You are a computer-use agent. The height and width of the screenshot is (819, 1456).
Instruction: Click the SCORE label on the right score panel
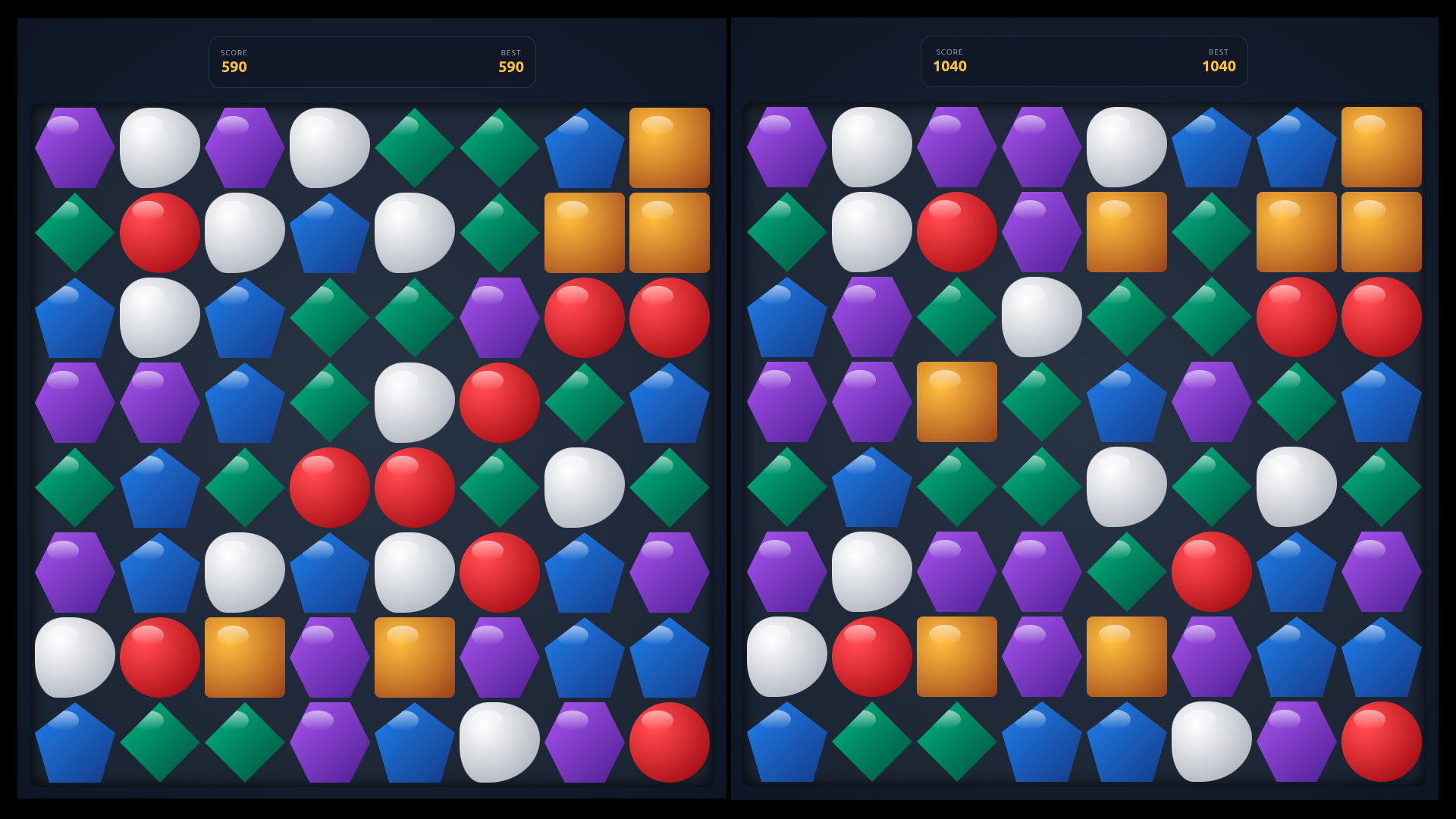tap(949, 52)
